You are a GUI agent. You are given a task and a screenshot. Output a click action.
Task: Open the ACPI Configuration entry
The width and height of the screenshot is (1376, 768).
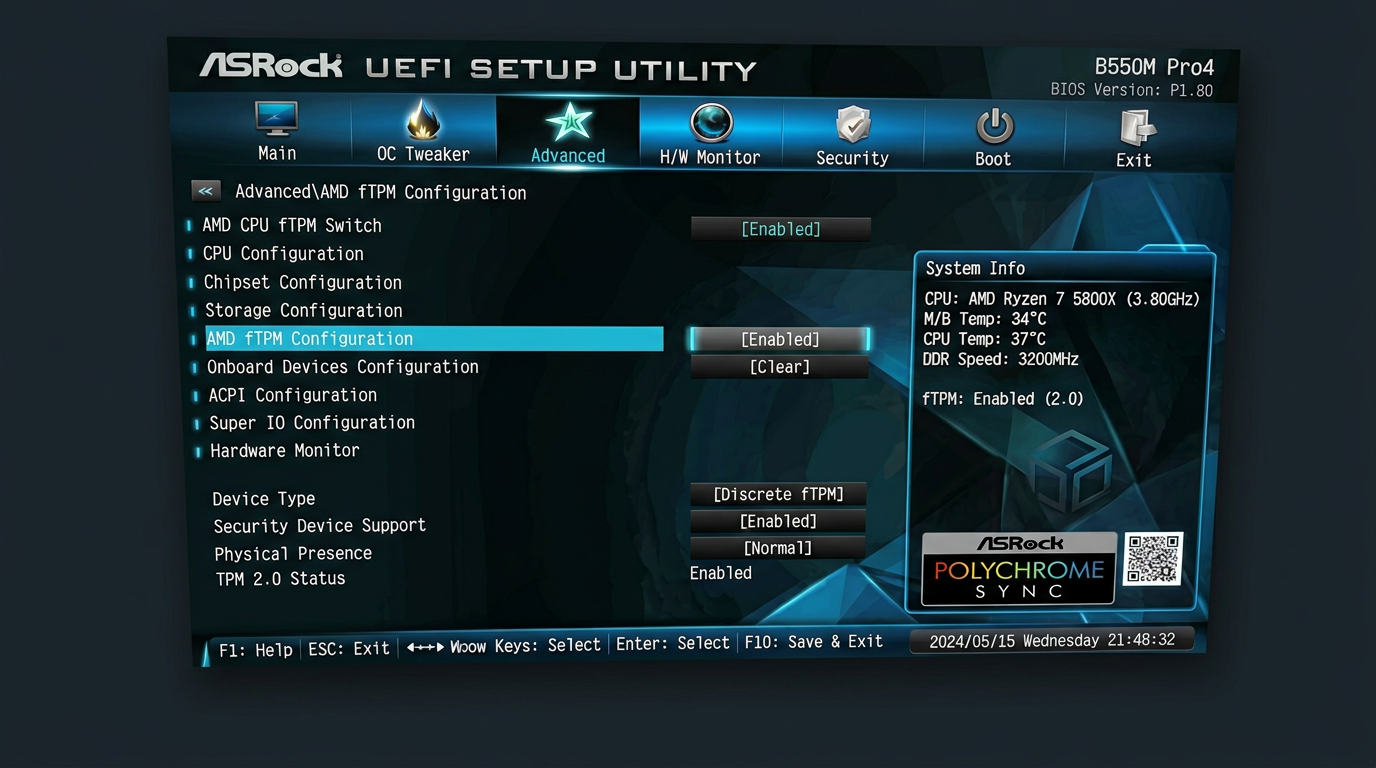[x=292, y=395]
